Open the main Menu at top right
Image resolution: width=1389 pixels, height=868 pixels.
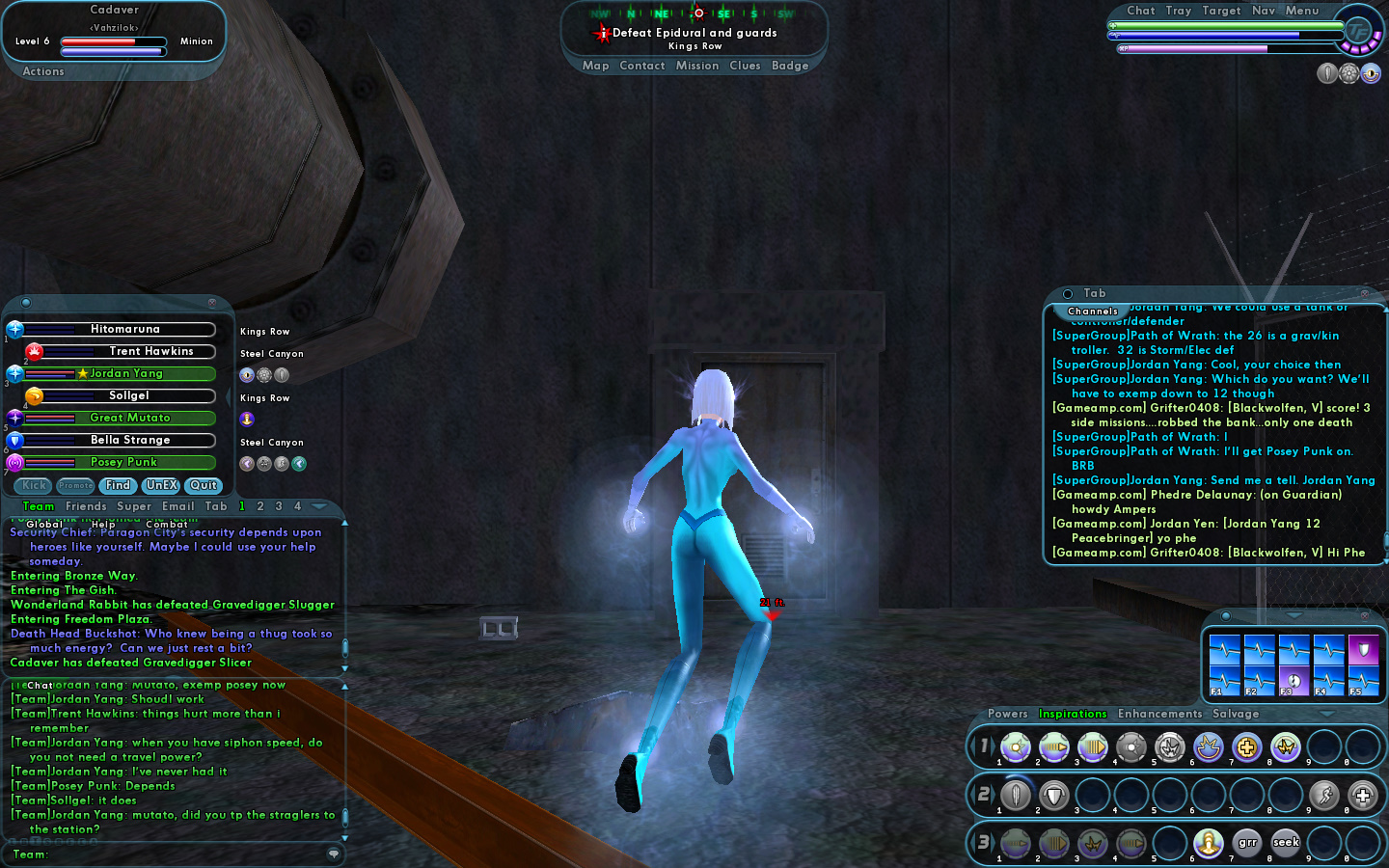(x=1301, y=11)
